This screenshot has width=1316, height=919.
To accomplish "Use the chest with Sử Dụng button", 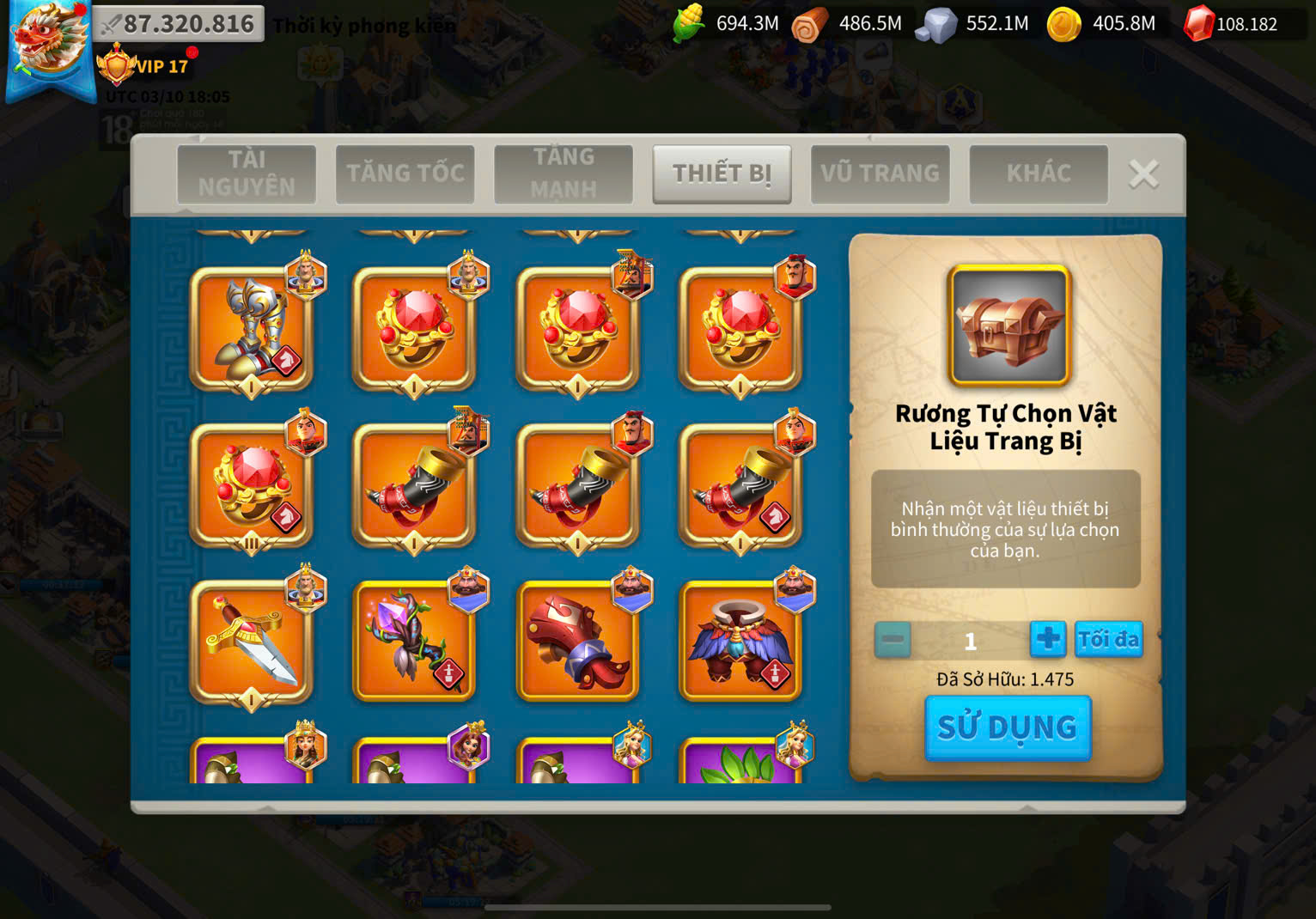I will pos(1007,727).
